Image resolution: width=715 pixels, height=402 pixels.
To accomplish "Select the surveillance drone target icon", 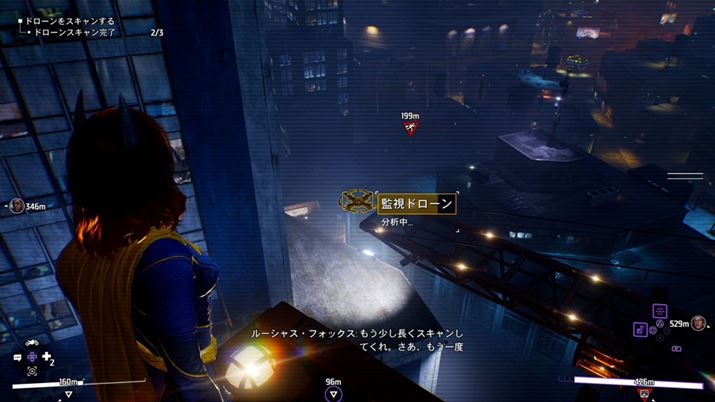I will point(357,203).
